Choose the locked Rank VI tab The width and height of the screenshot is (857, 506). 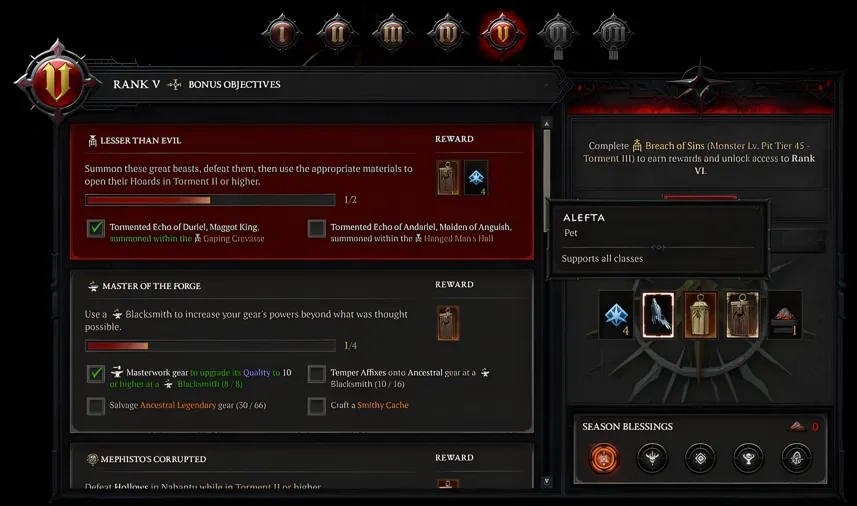click(x=557, y=35)
